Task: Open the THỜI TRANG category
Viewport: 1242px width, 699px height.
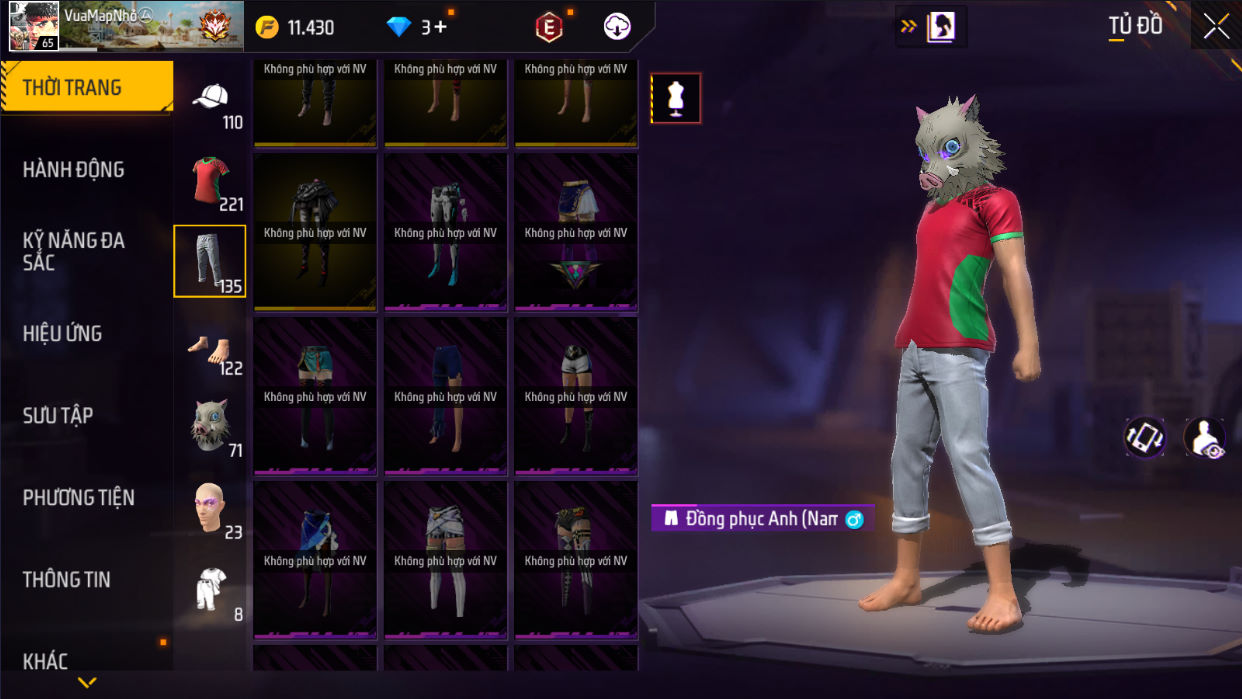Action: click(x=86, y=87)
